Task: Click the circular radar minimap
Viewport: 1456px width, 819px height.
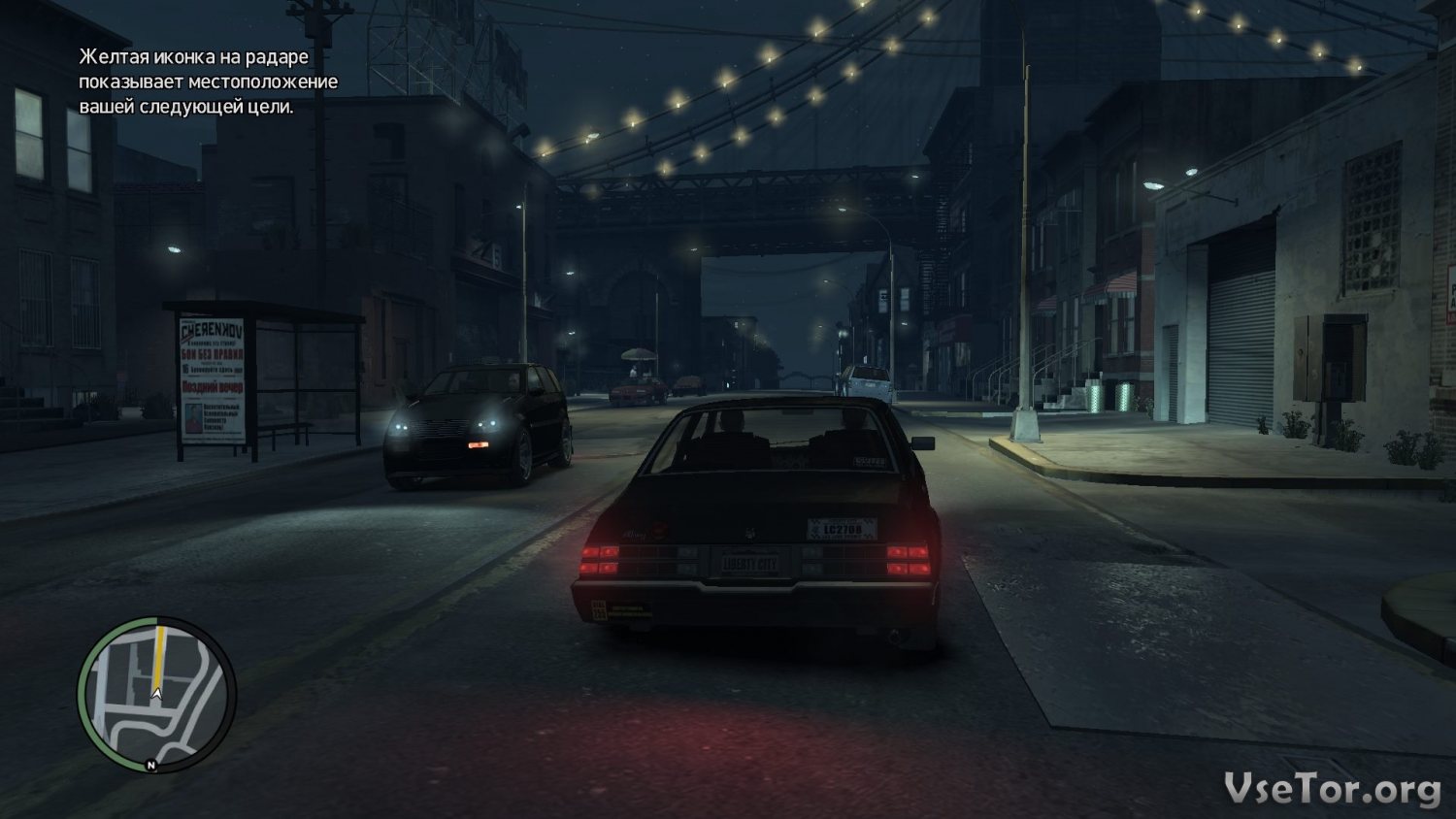Action: [x=156, y=695]
